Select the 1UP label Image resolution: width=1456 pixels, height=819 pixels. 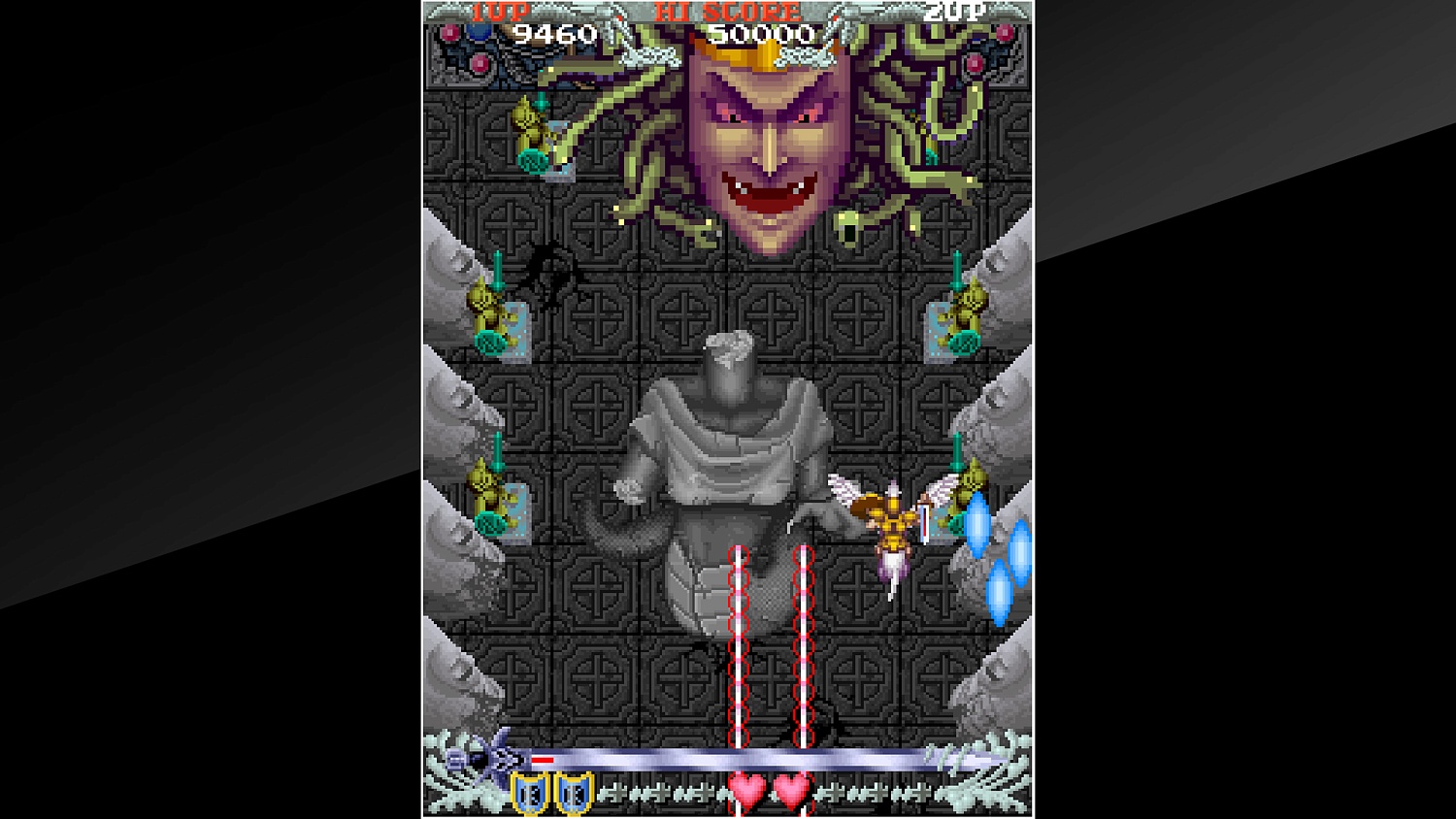coord(504,13)
